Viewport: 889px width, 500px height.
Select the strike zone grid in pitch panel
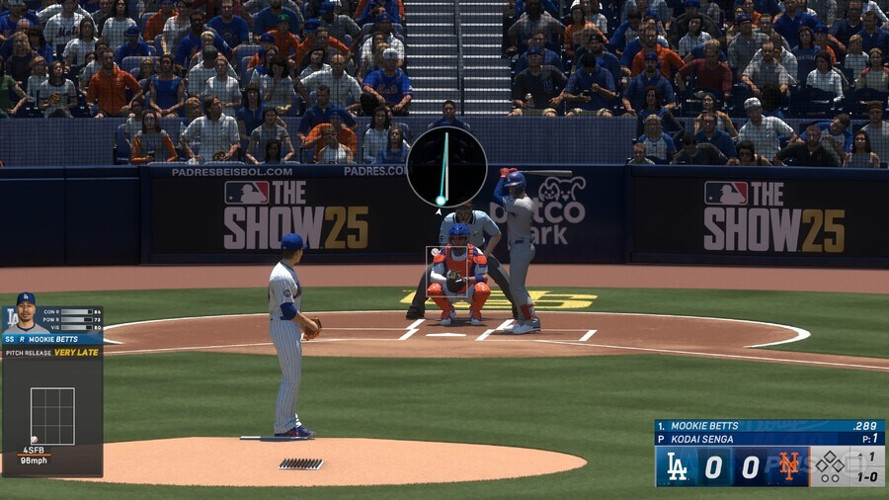pos(52,416)
